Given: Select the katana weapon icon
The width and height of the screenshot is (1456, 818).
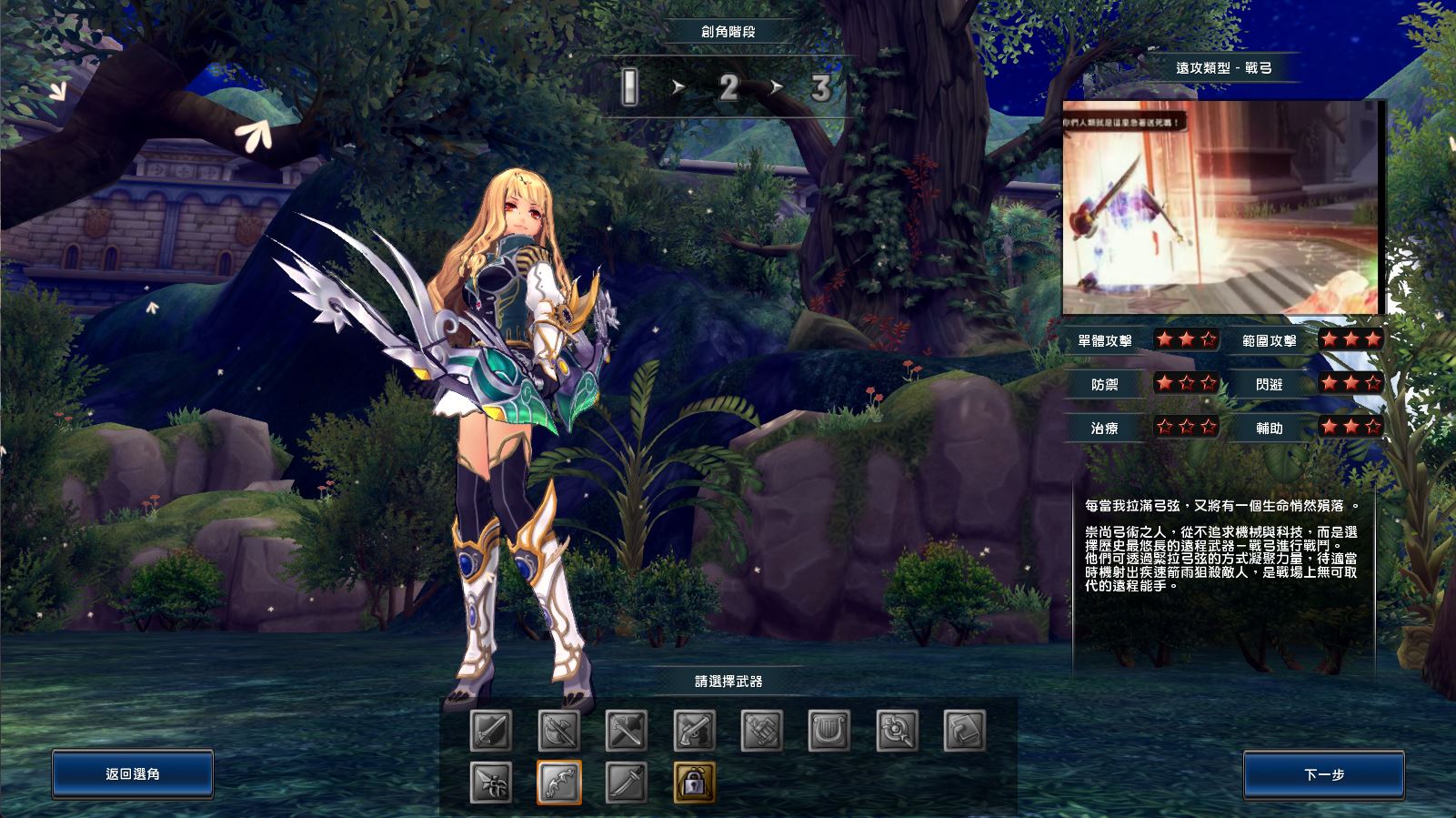Looking at the screenshot, I should click(x=627, y=783).
